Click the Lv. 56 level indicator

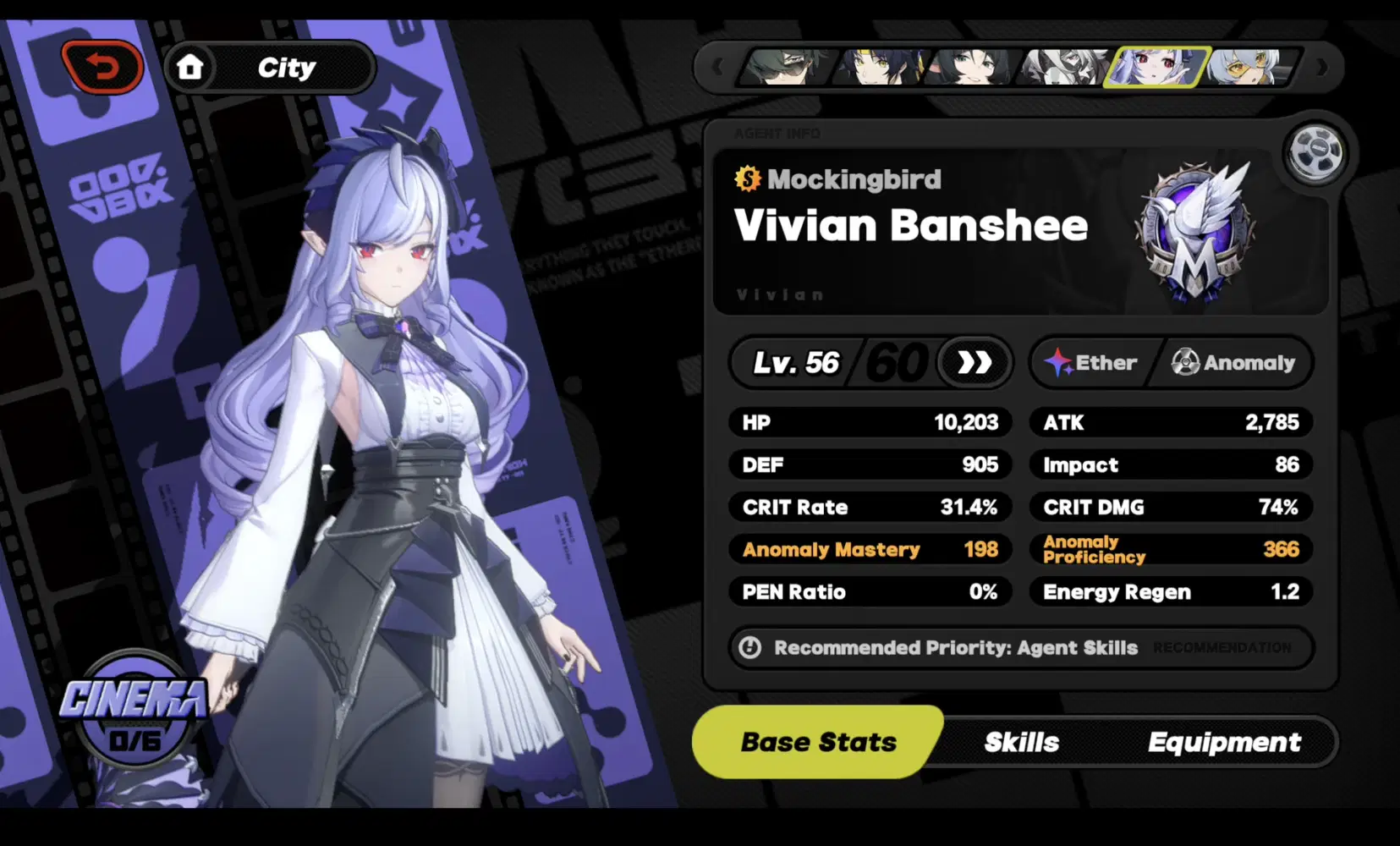pos(795,362)
